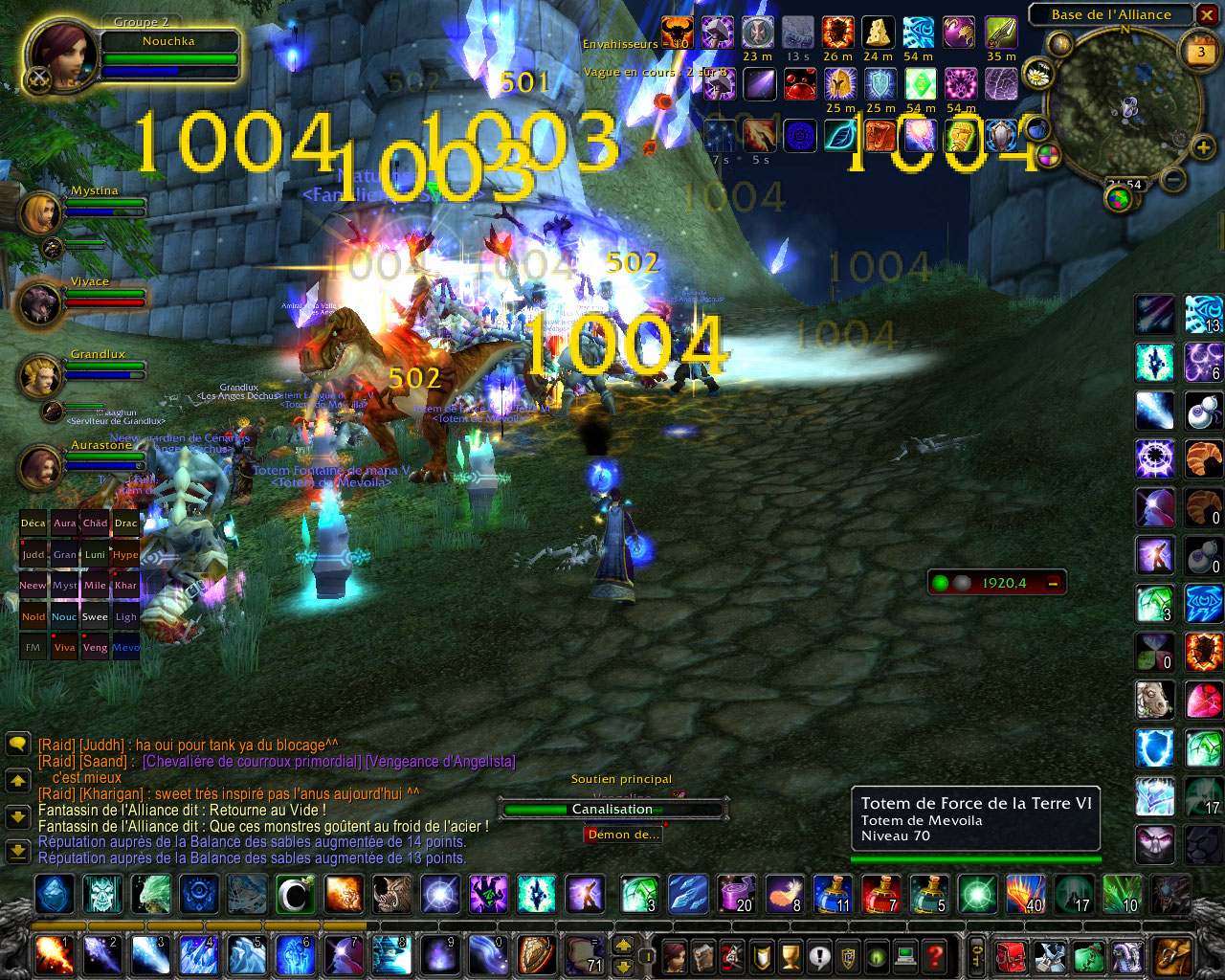Viewport: 1225px width, 980px height.
Task: Open the calendar showing day 3
Action: [1201, 54]
